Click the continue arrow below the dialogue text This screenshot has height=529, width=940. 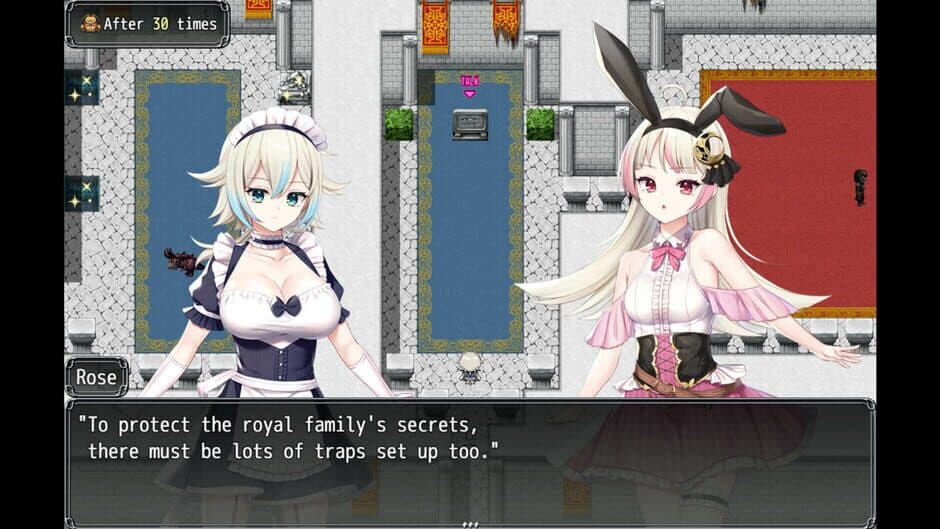pos(470,522)
